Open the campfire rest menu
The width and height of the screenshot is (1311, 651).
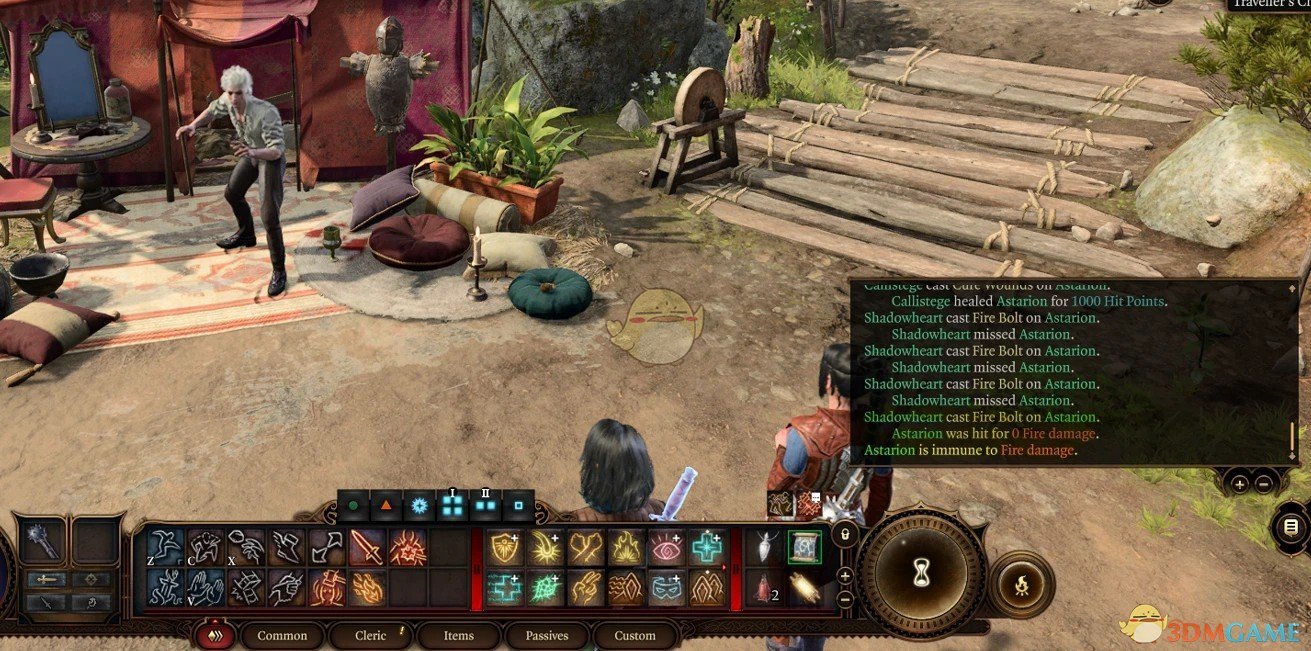[x=1020, y=584]
